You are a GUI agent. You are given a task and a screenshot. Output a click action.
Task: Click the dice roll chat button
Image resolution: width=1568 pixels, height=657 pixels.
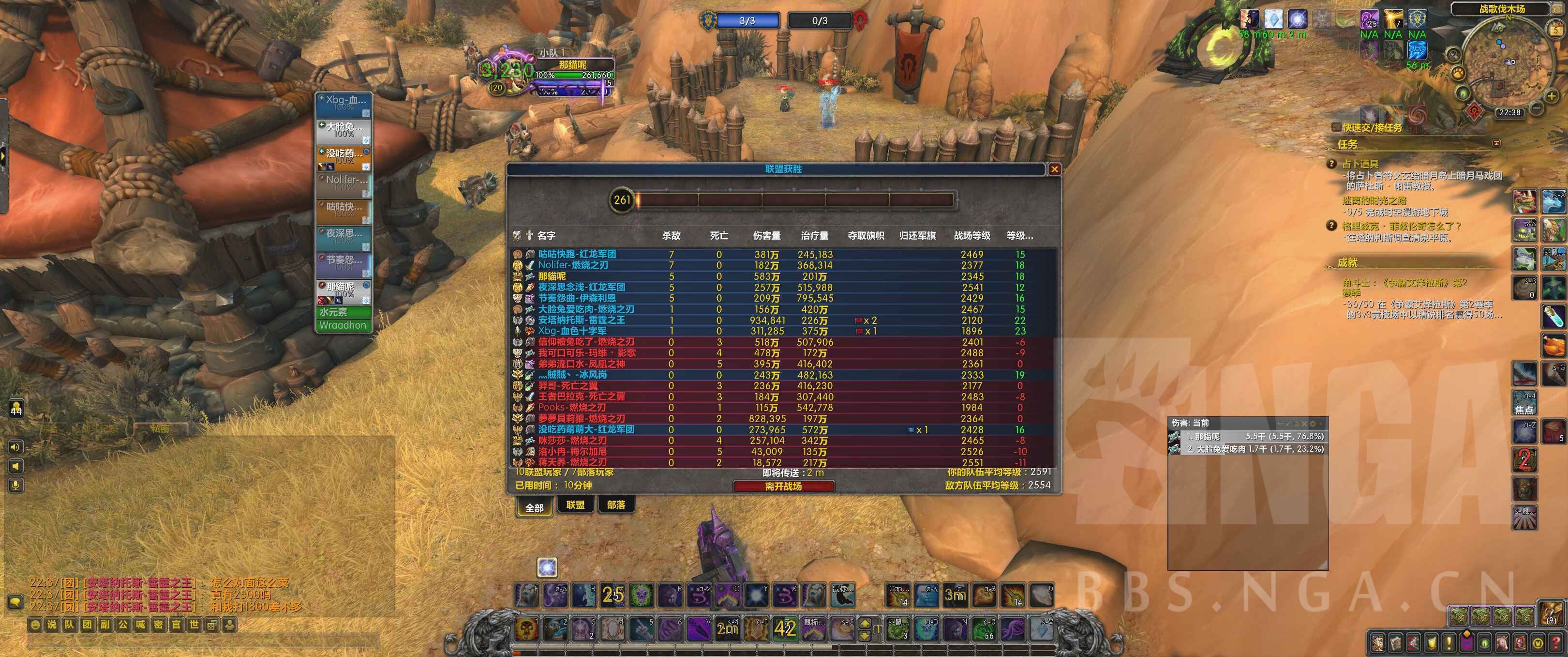point(211,625)
